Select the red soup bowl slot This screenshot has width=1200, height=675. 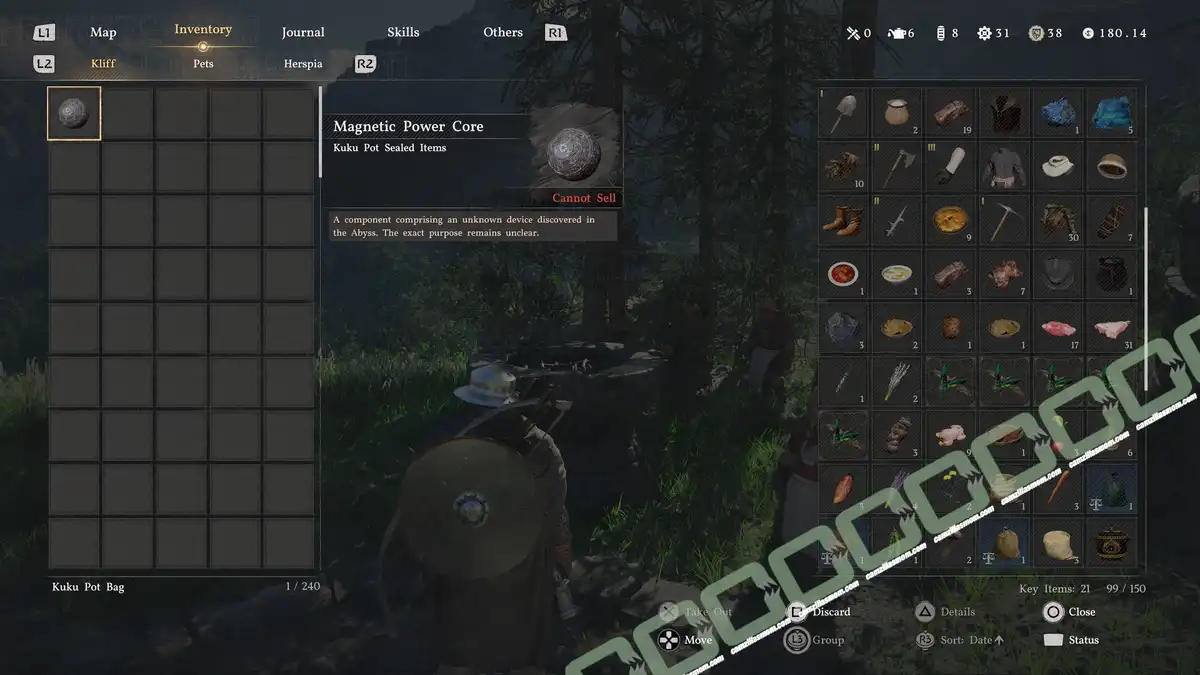pos(844,274)
